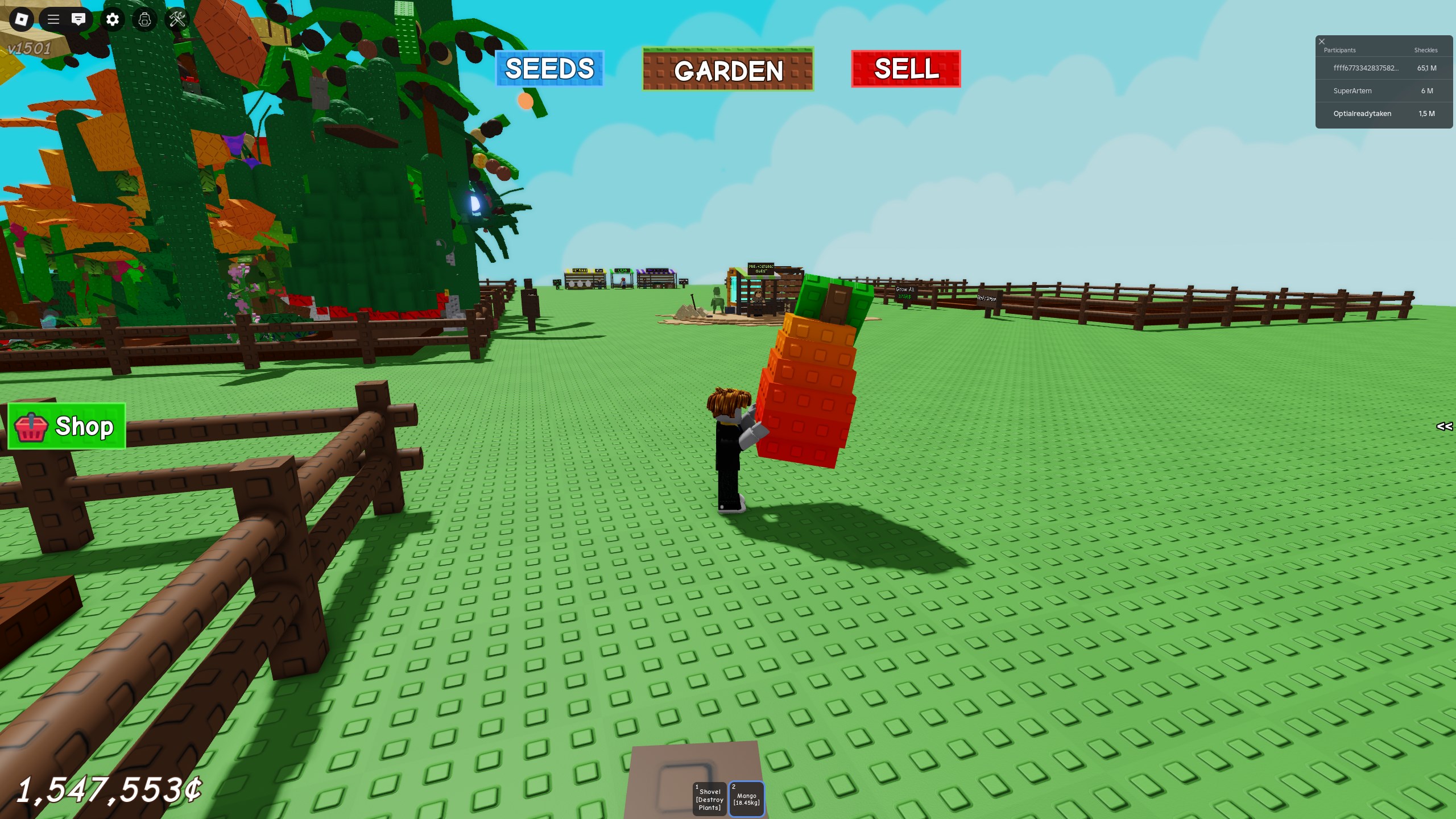Open the backpack inventory icon
This screenshot has height=819, width=1456.
click(x=145, y=20)
